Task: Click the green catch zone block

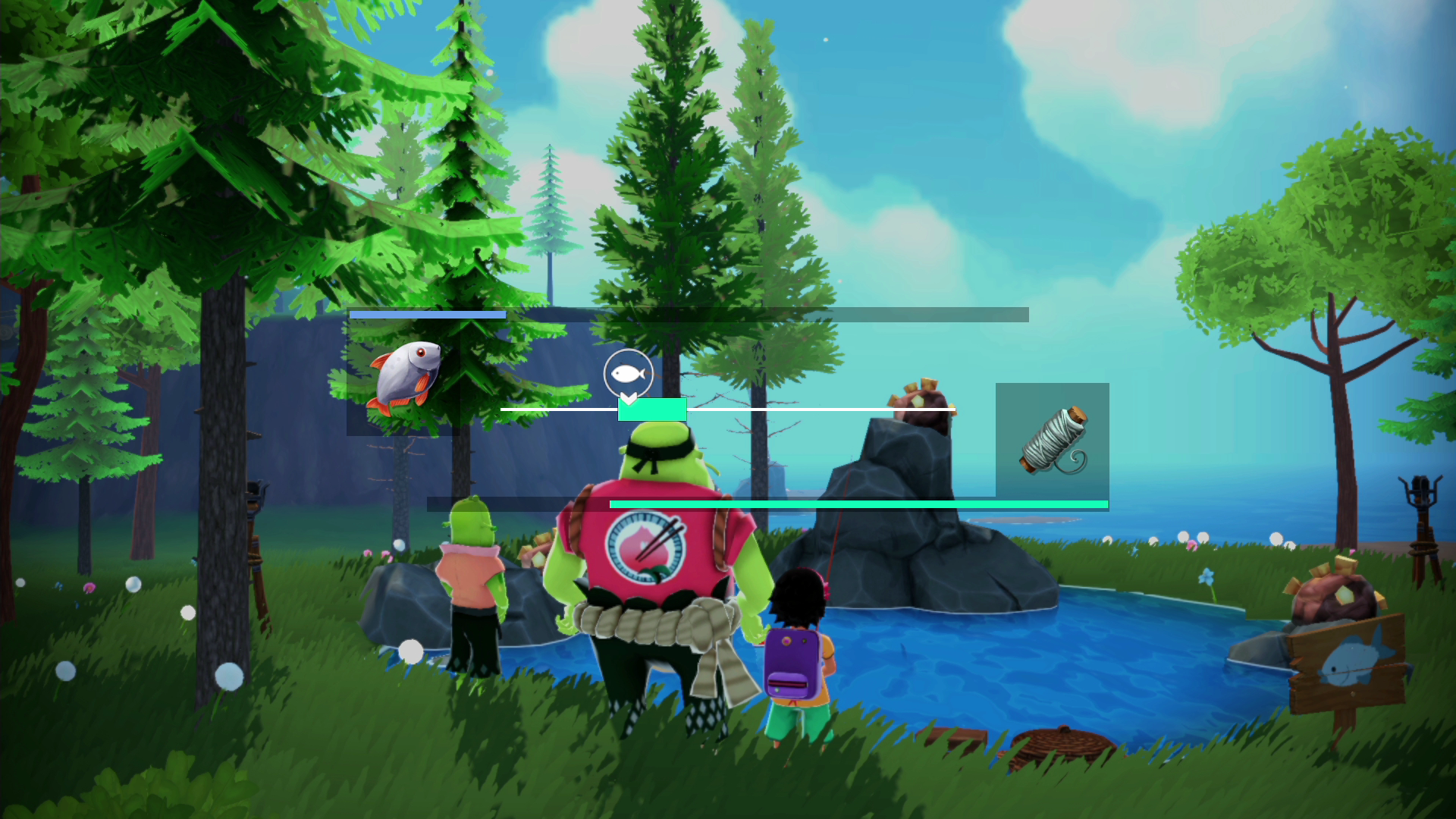Action: 652,409
